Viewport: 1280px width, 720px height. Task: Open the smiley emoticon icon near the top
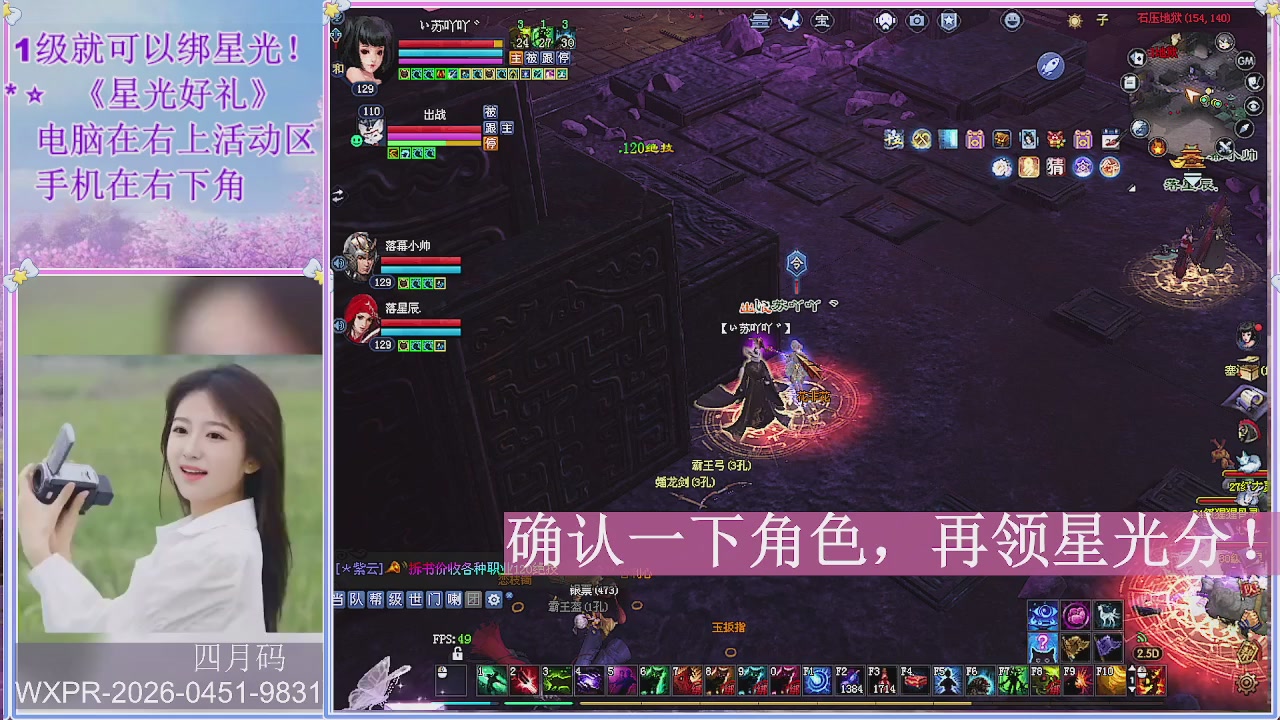(x=1012, y=20)
